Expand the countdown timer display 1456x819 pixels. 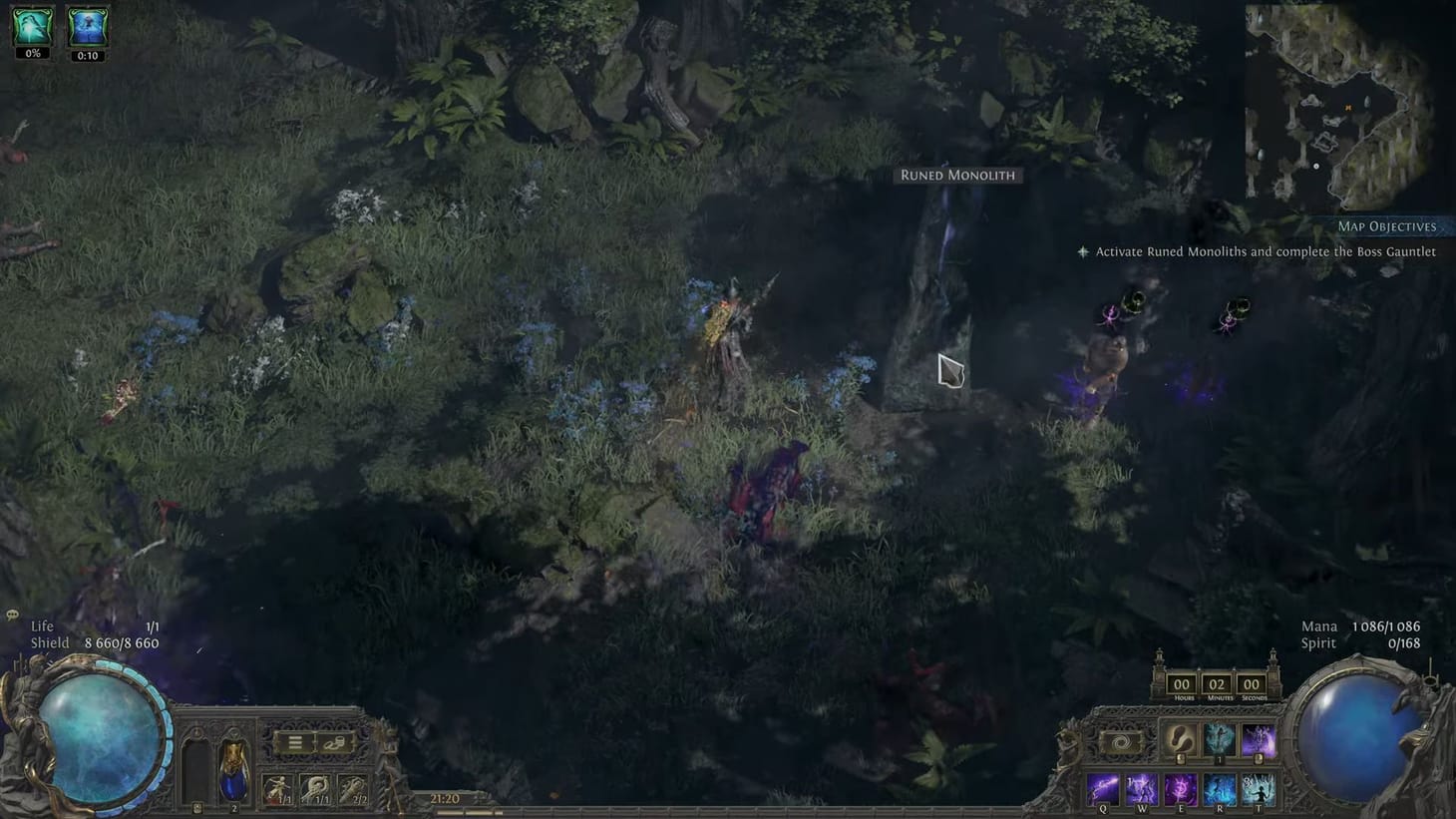(x=1217, y=684)
